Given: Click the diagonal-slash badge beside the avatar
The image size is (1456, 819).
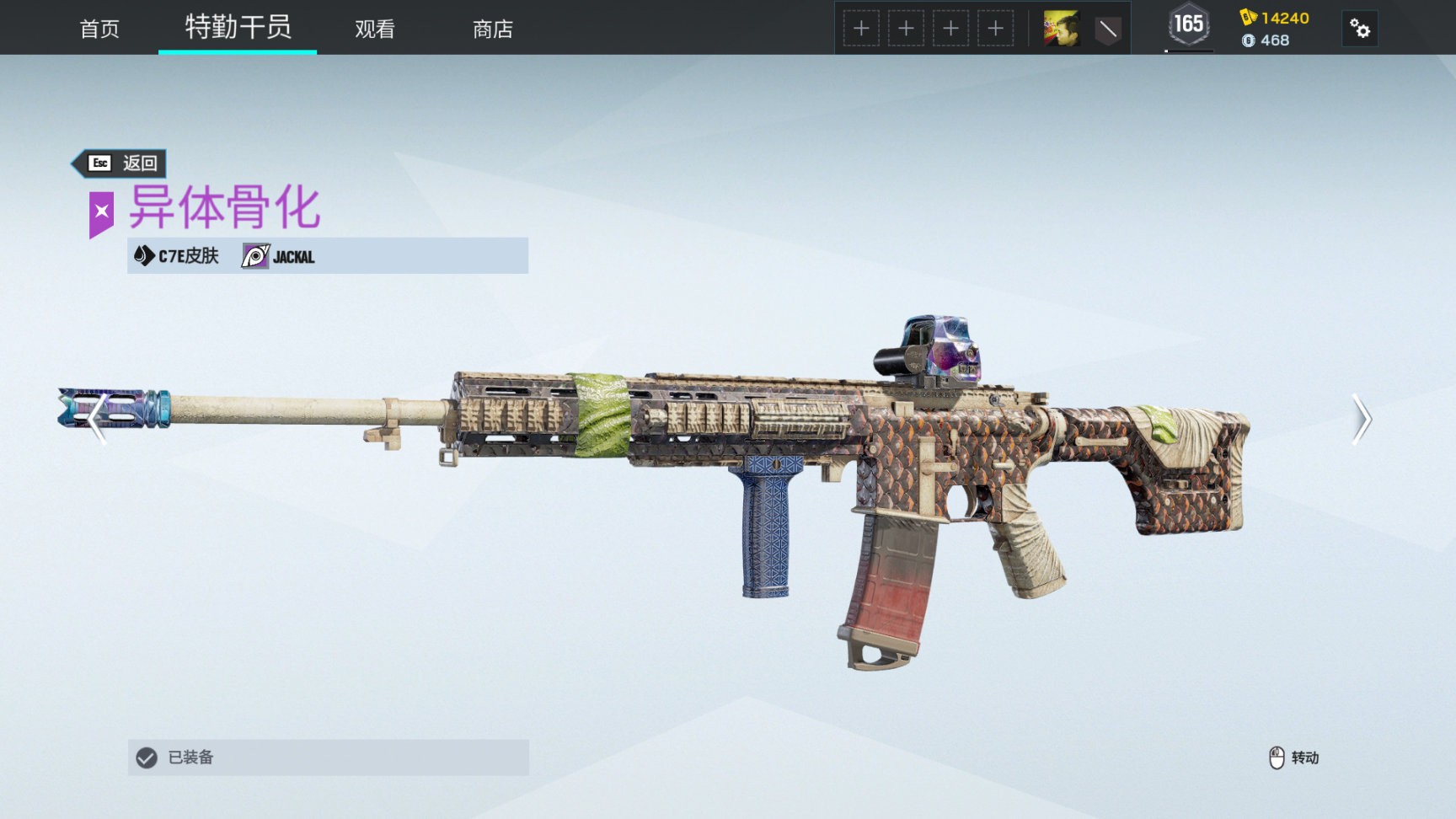Looking at the screenshot, I should click(x=1107, y=29).
